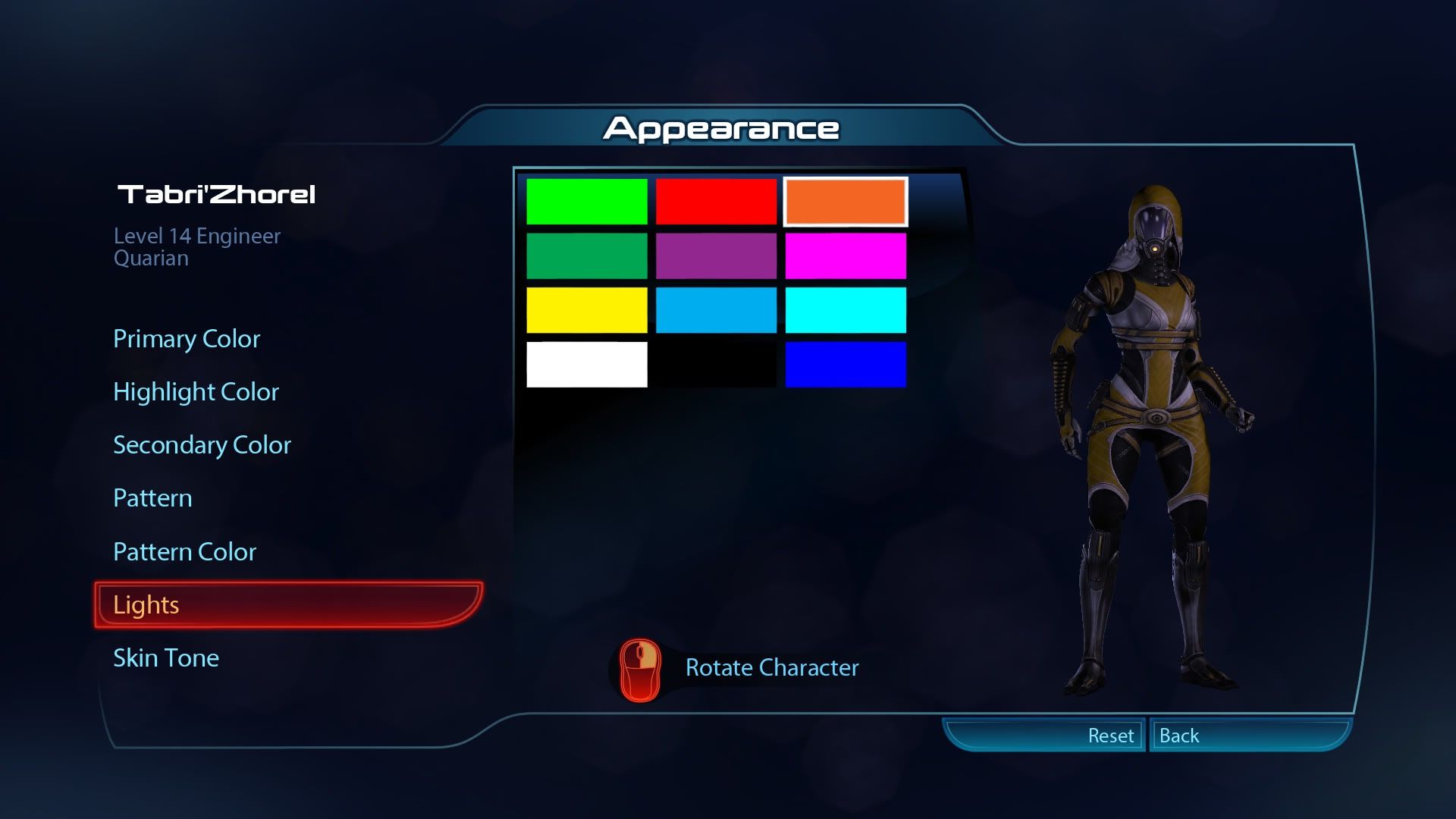The width and height of the screenshot is (1456, 819).
Task: Choose the red light color
Action: pos(716,202)
